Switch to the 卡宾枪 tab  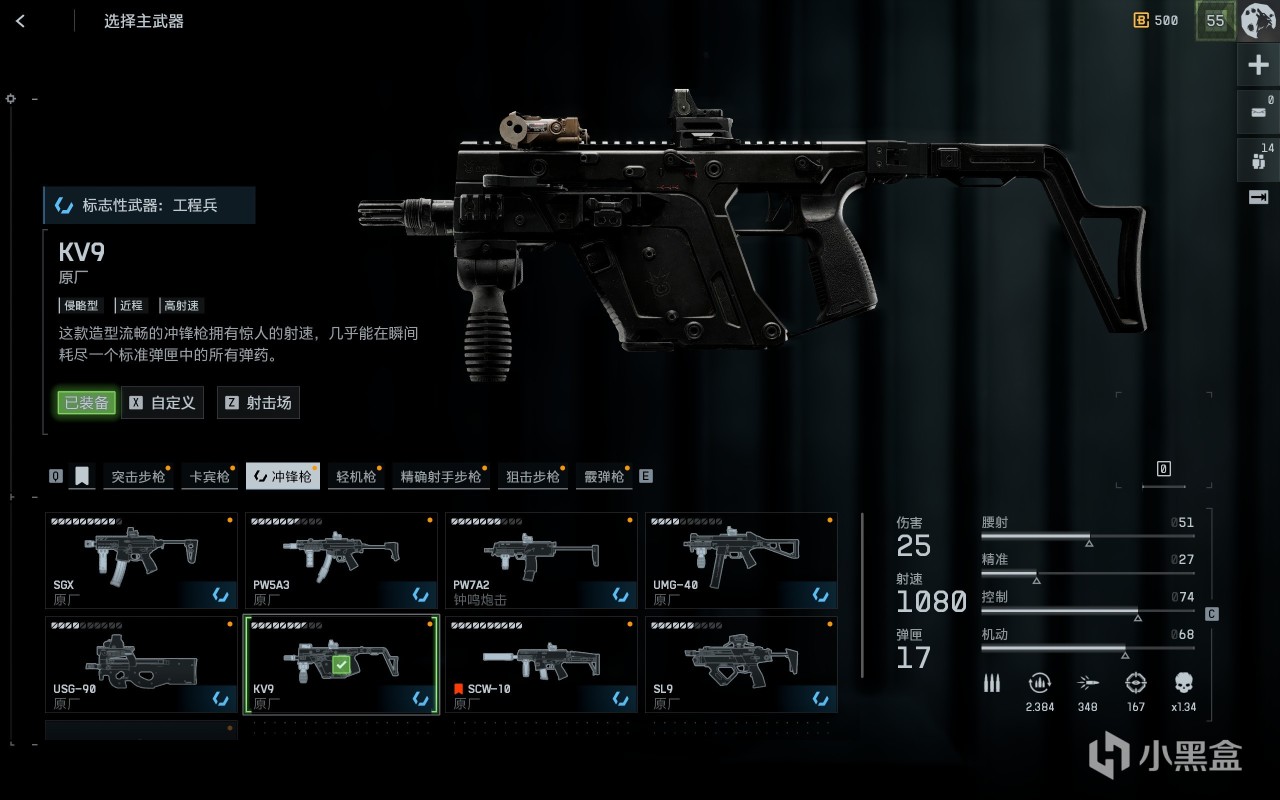[x=210, y=477]
